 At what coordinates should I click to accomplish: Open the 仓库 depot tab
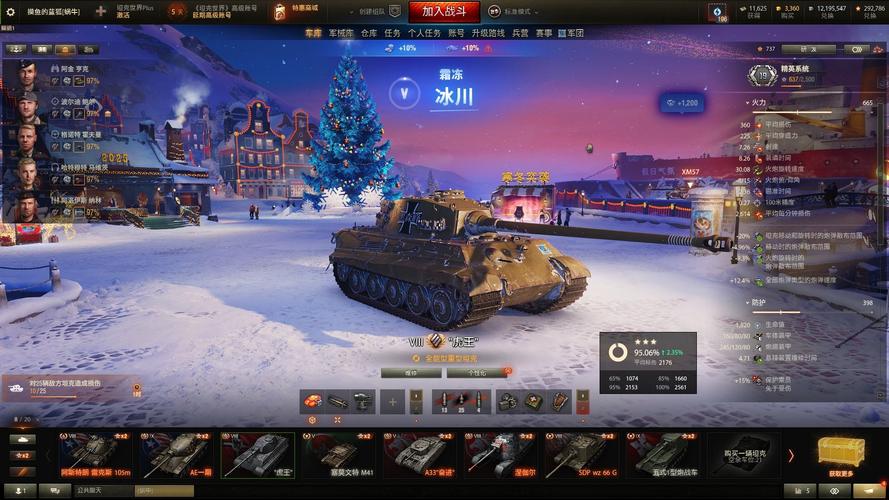pos(369,33)
